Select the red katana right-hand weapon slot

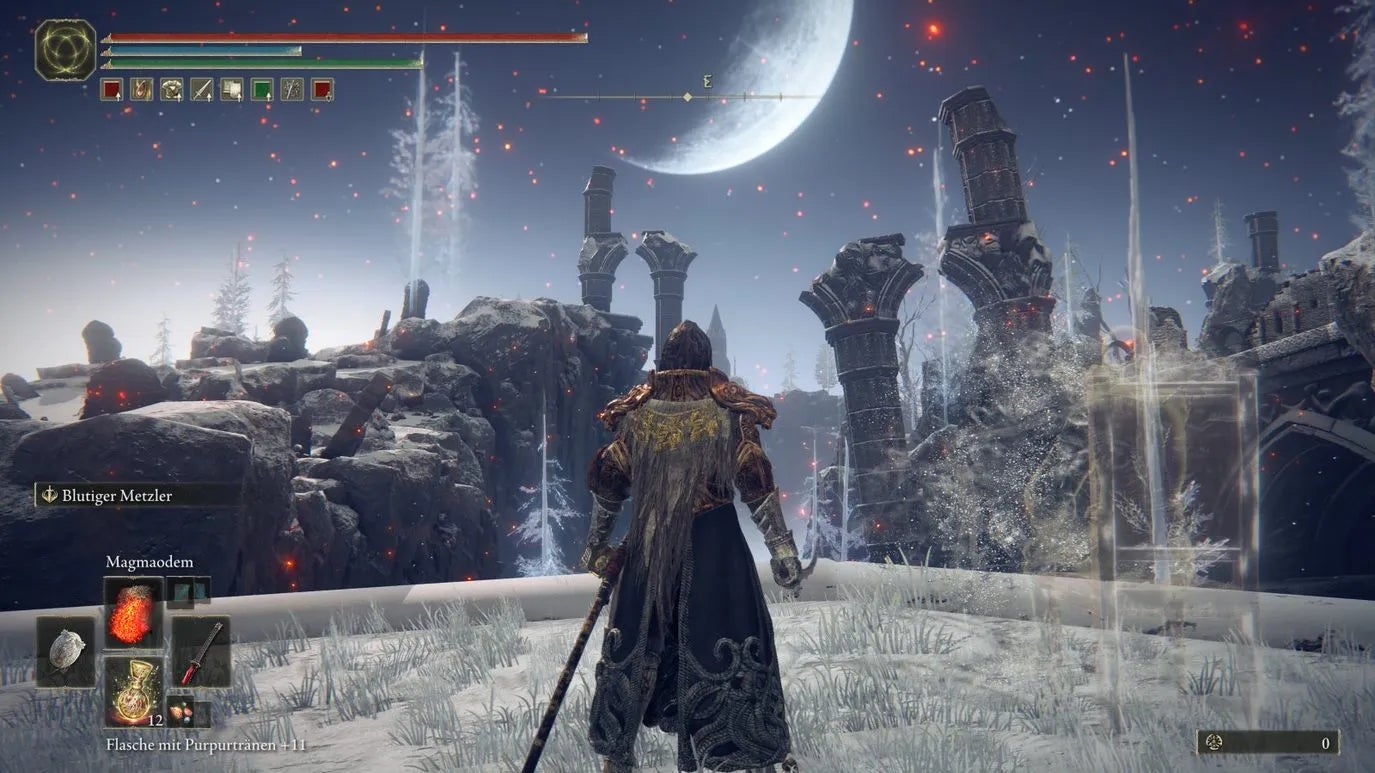(201, 651)
